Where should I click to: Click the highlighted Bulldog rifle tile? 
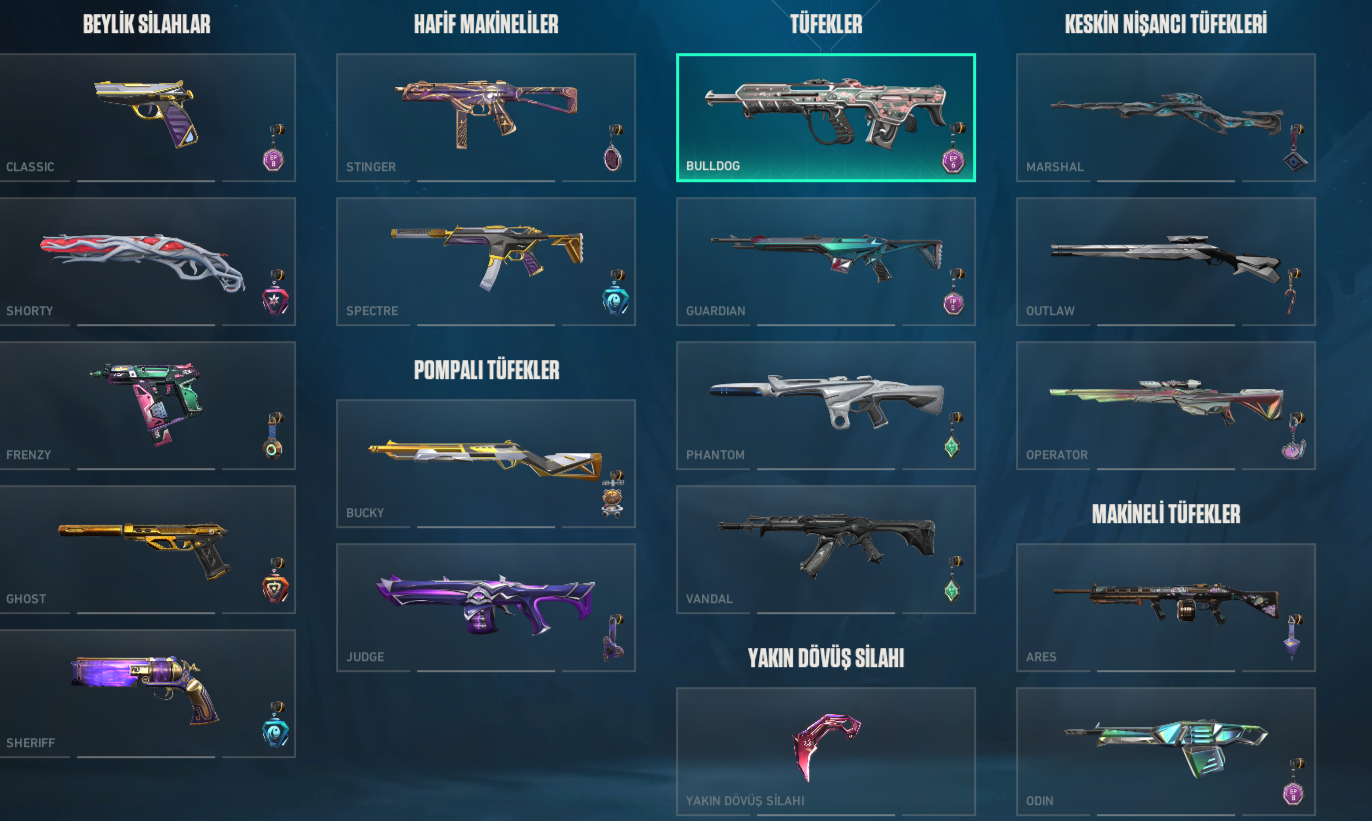pyautogui.click(x=826, y=116)
